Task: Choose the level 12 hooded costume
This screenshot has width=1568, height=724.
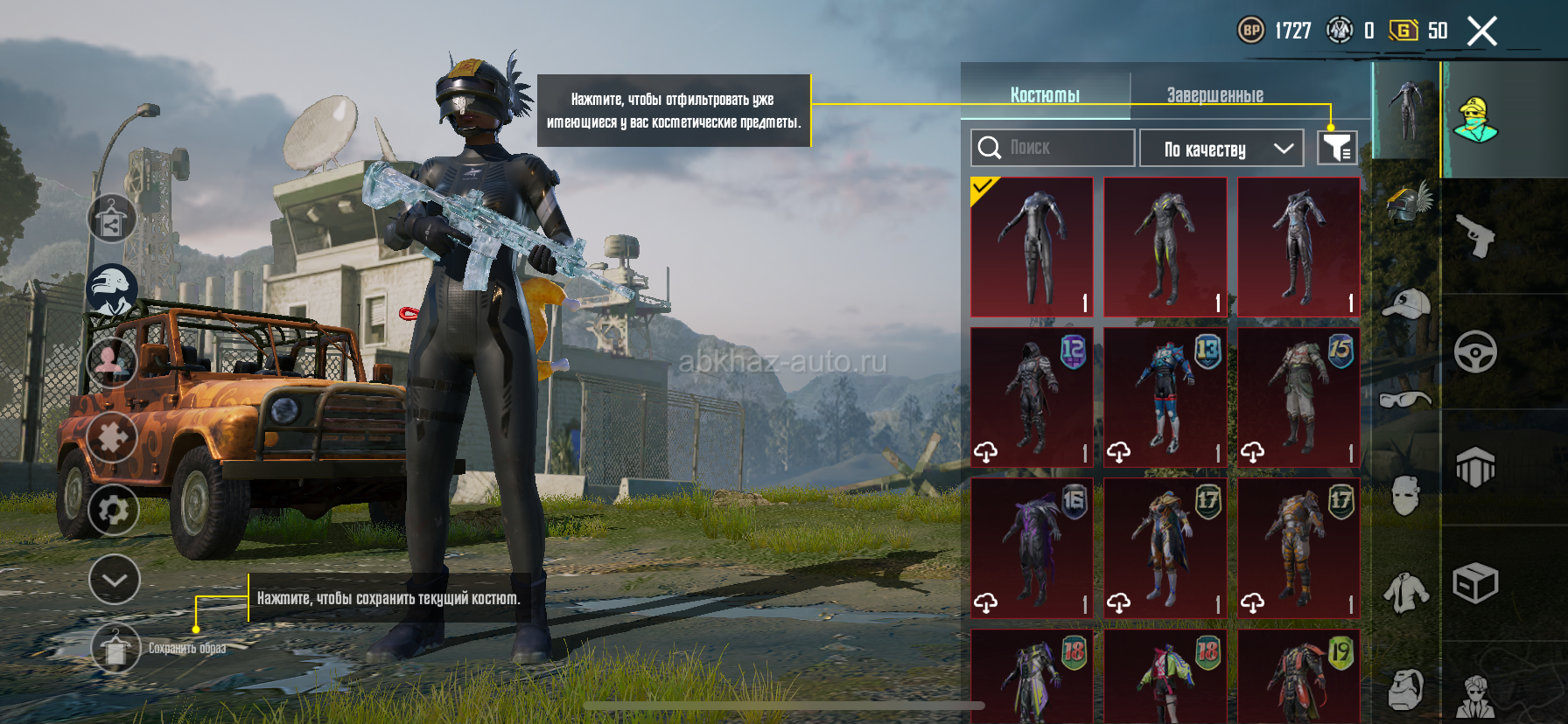Action: pyautogui.click(x=1032, y=397)
